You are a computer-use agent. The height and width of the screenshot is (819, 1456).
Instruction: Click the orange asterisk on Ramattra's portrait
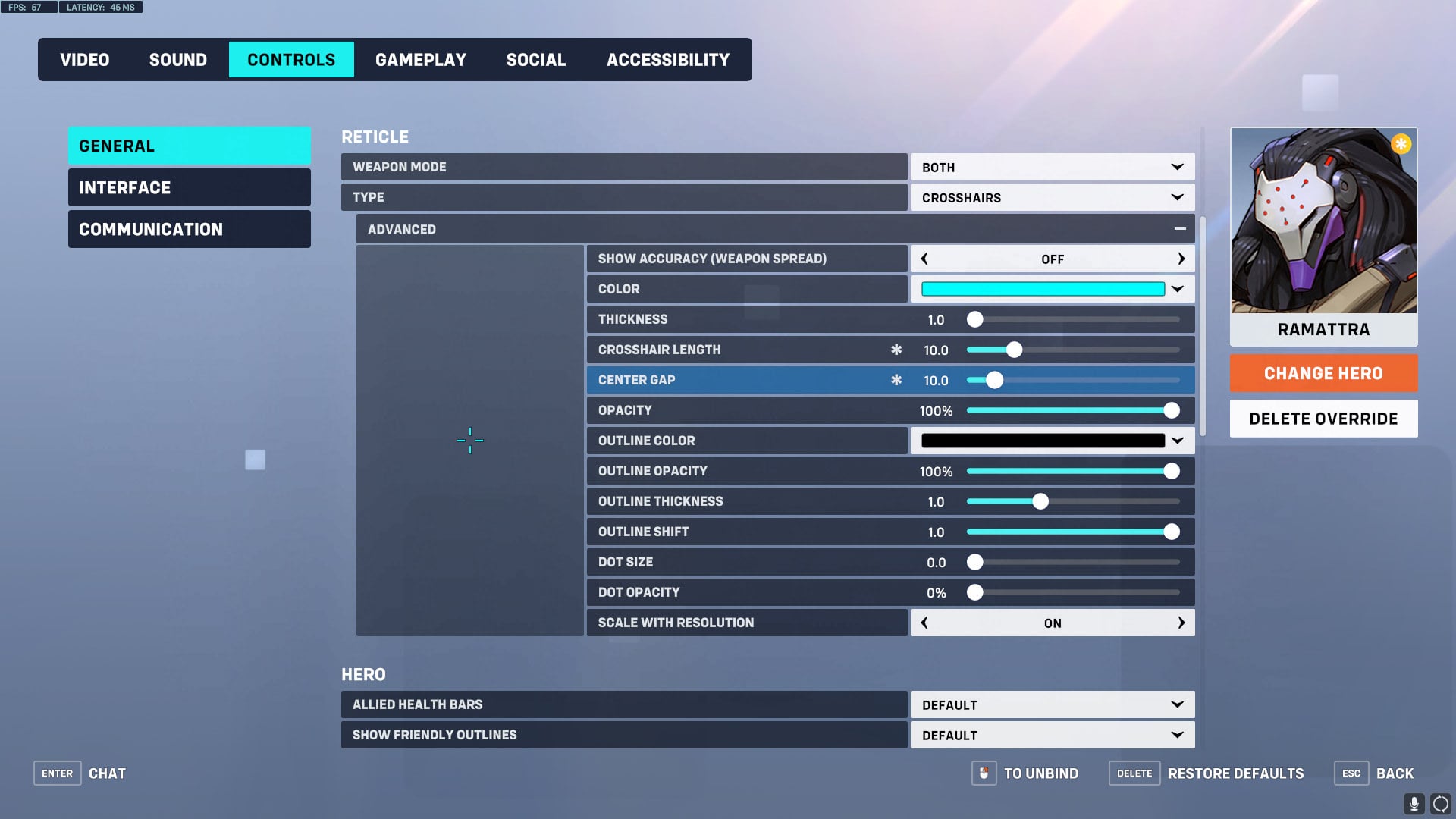[x=1401, y=143]
